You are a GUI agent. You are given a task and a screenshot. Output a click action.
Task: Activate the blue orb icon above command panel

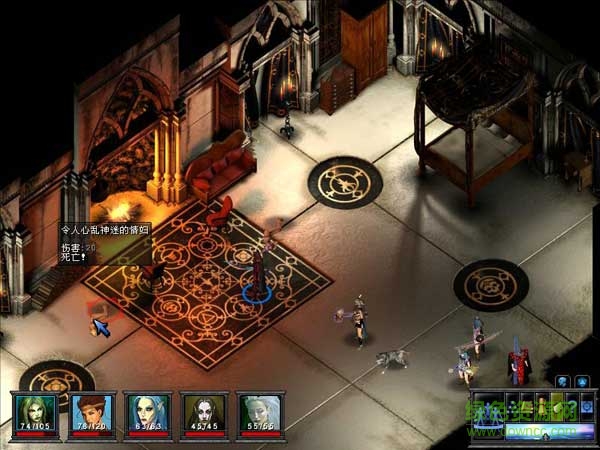coord(562,381)
